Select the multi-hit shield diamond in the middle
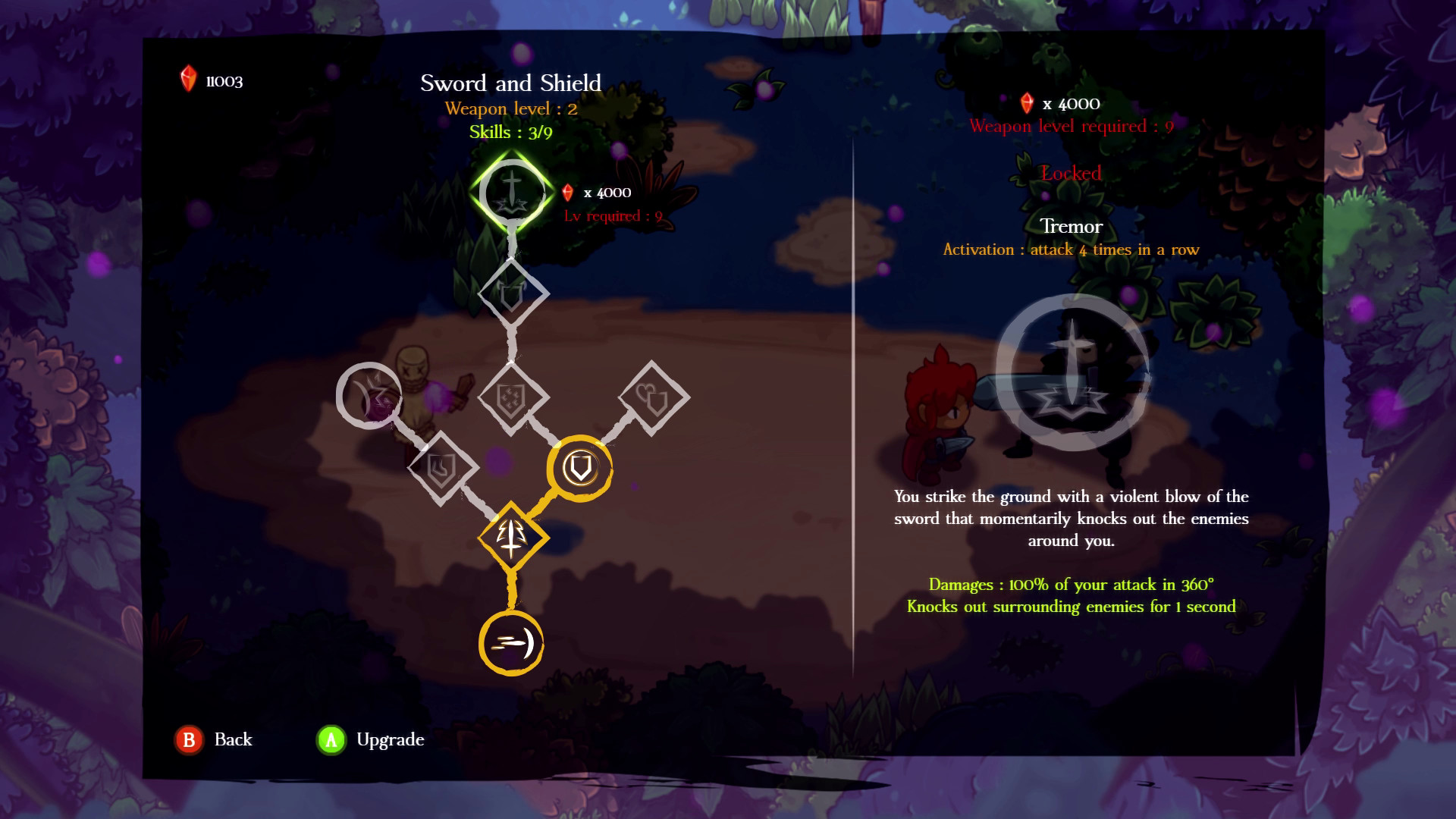This screenshot has width=1456, height=819. point(512,397)
